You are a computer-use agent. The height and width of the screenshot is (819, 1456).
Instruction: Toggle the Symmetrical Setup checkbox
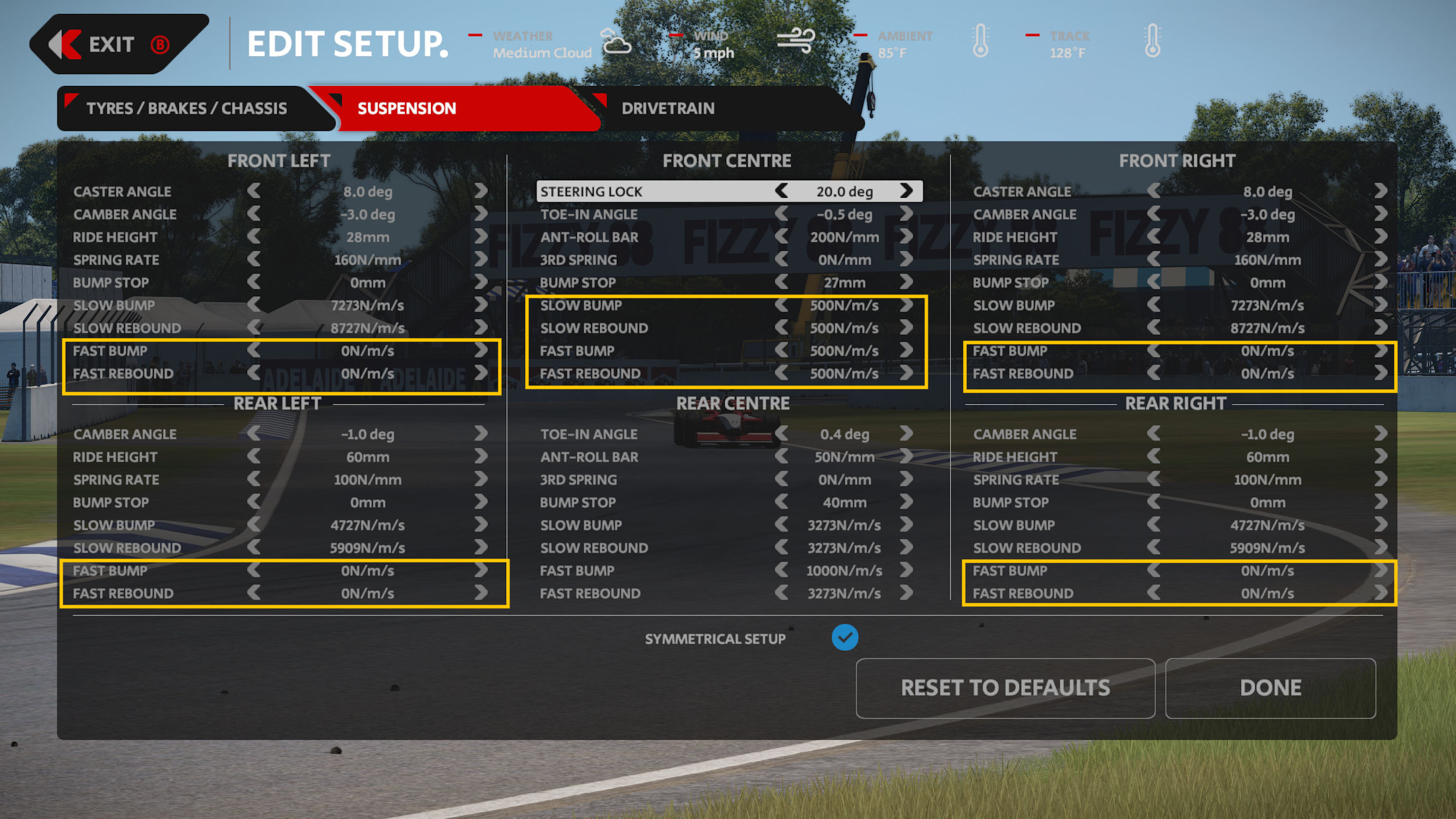[x=844, y=638]
